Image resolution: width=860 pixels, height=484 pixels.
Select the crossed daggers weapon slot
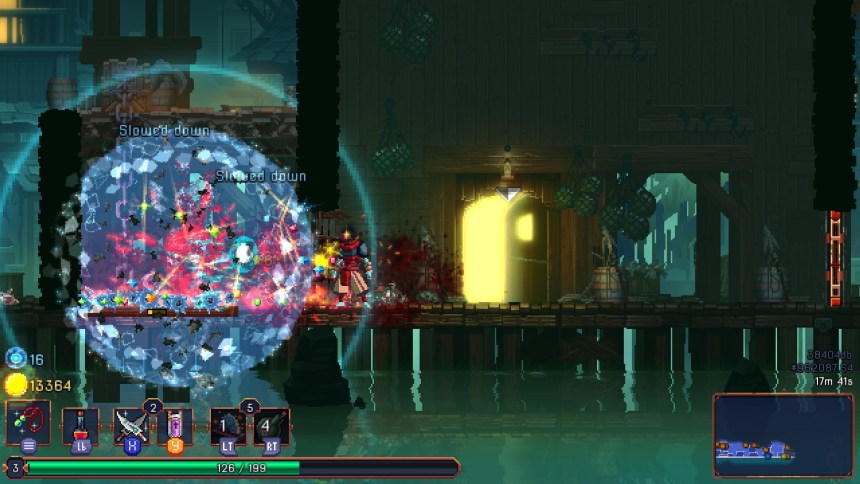[130, 426]
